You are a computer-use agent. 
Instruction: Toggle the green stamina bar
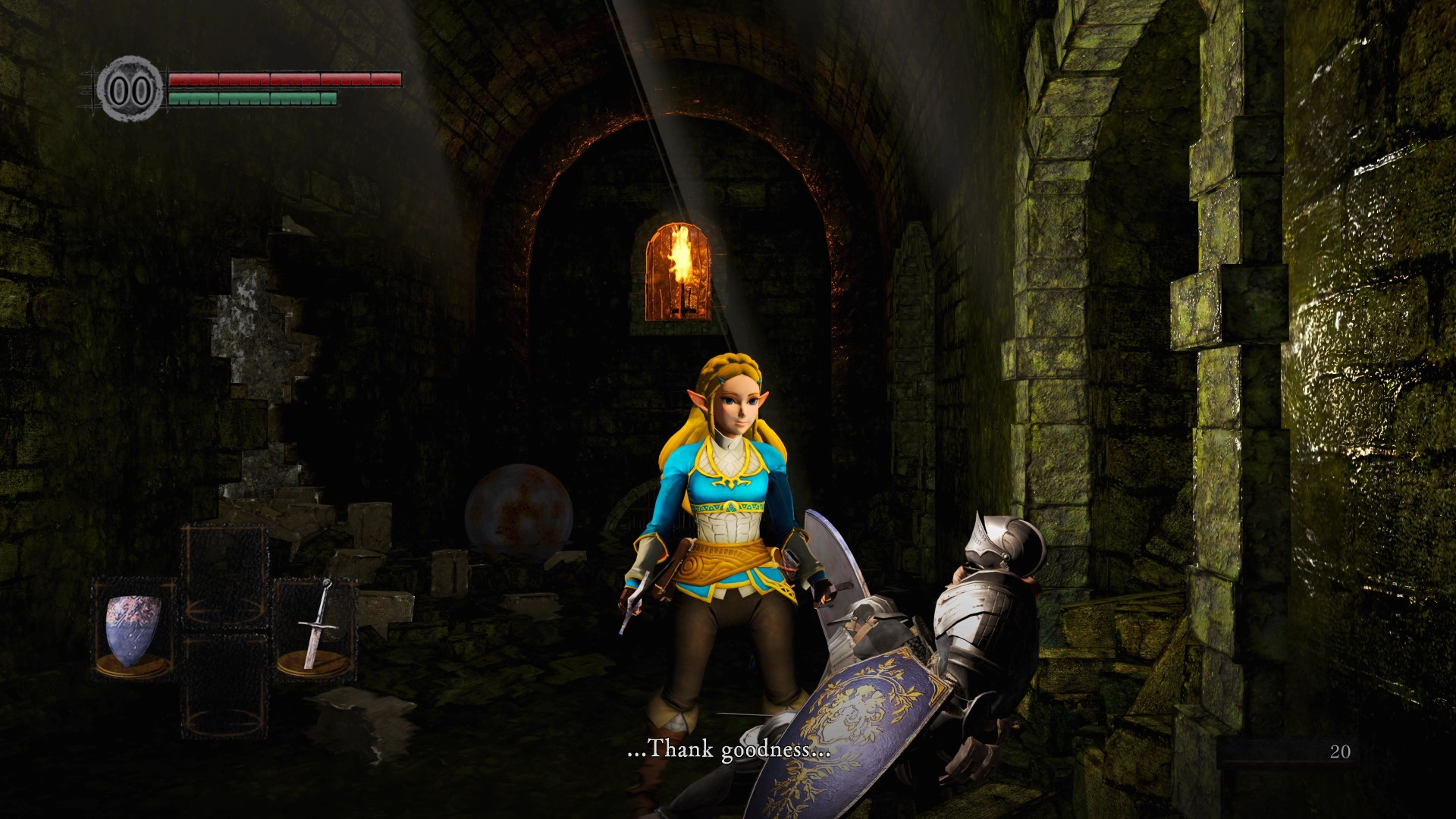[253, 98]
